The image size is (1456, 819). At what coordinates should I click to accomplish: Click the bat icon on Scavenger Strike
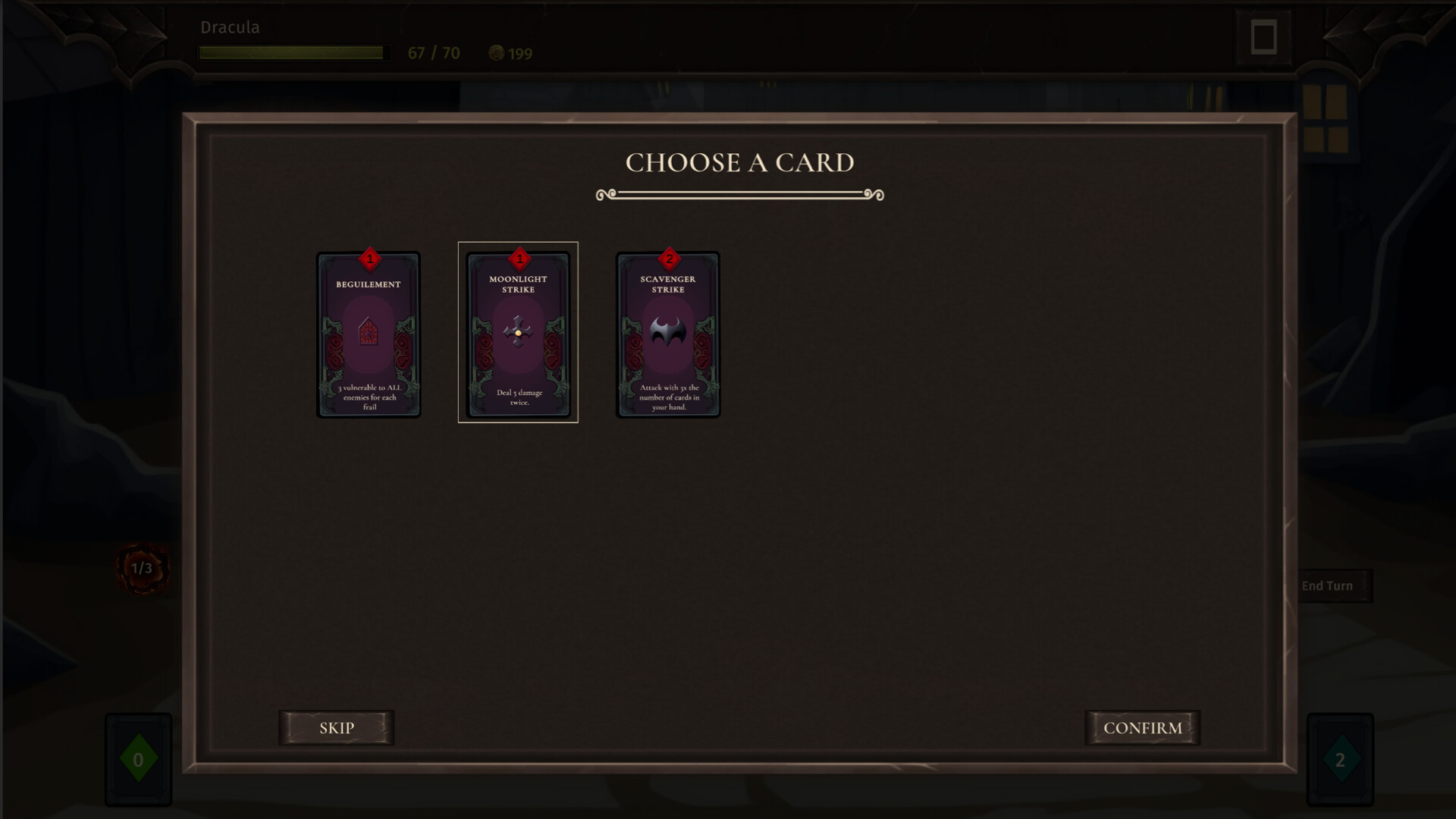click(x=668, y=332)
